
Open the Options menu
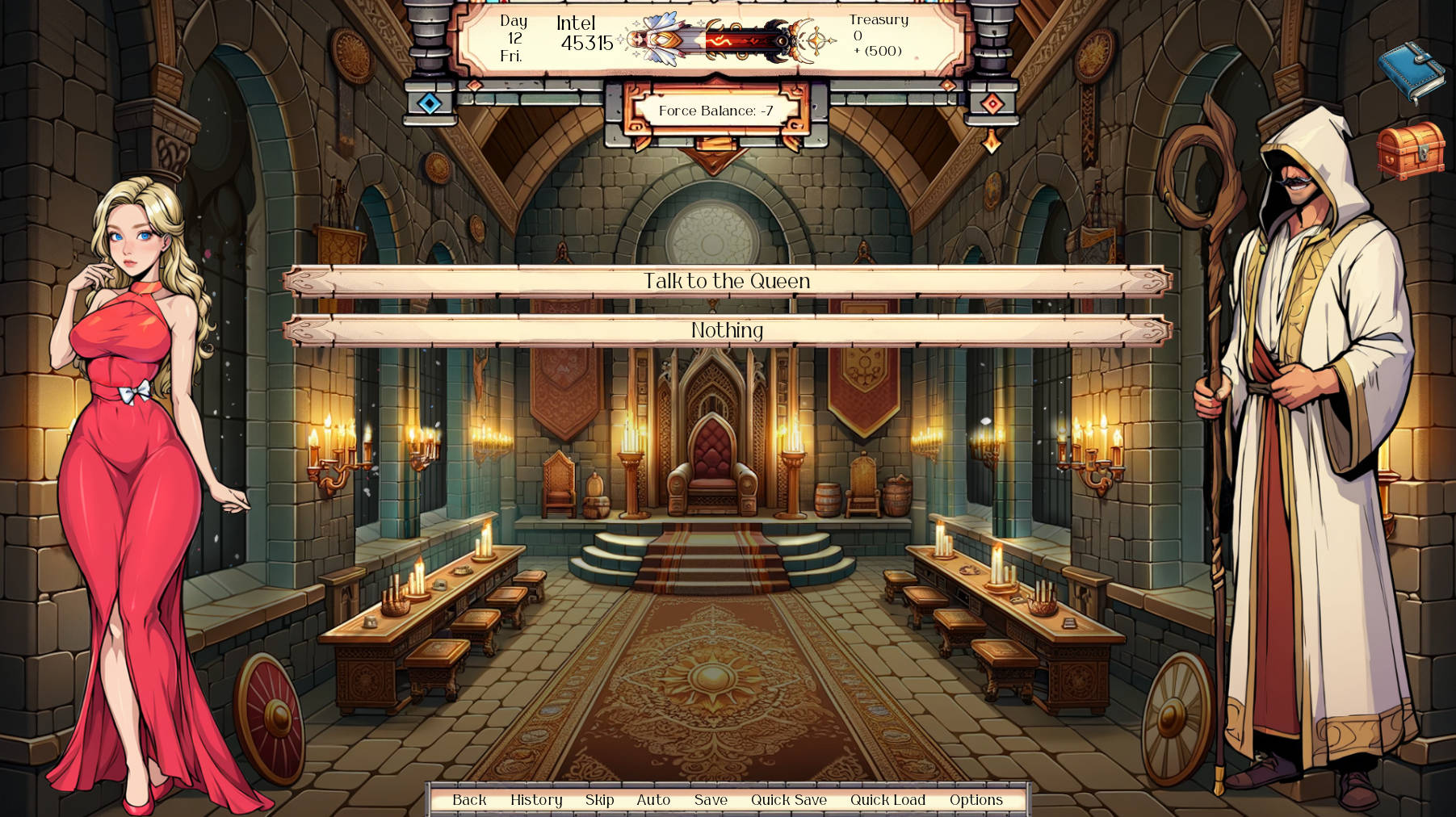976,800
